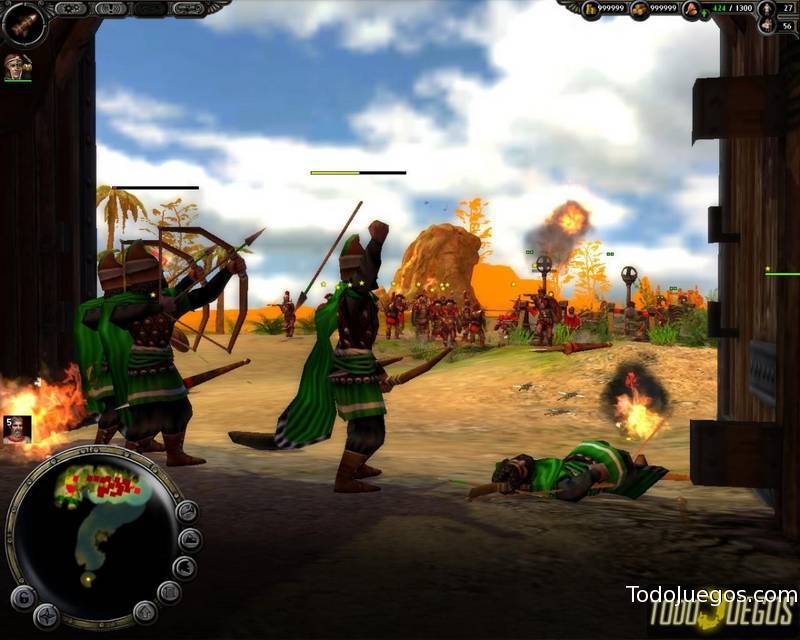Select the hero portrait with the green health bar
The width and height of the screenshot is (800, 640).
(x=16, y=66)
